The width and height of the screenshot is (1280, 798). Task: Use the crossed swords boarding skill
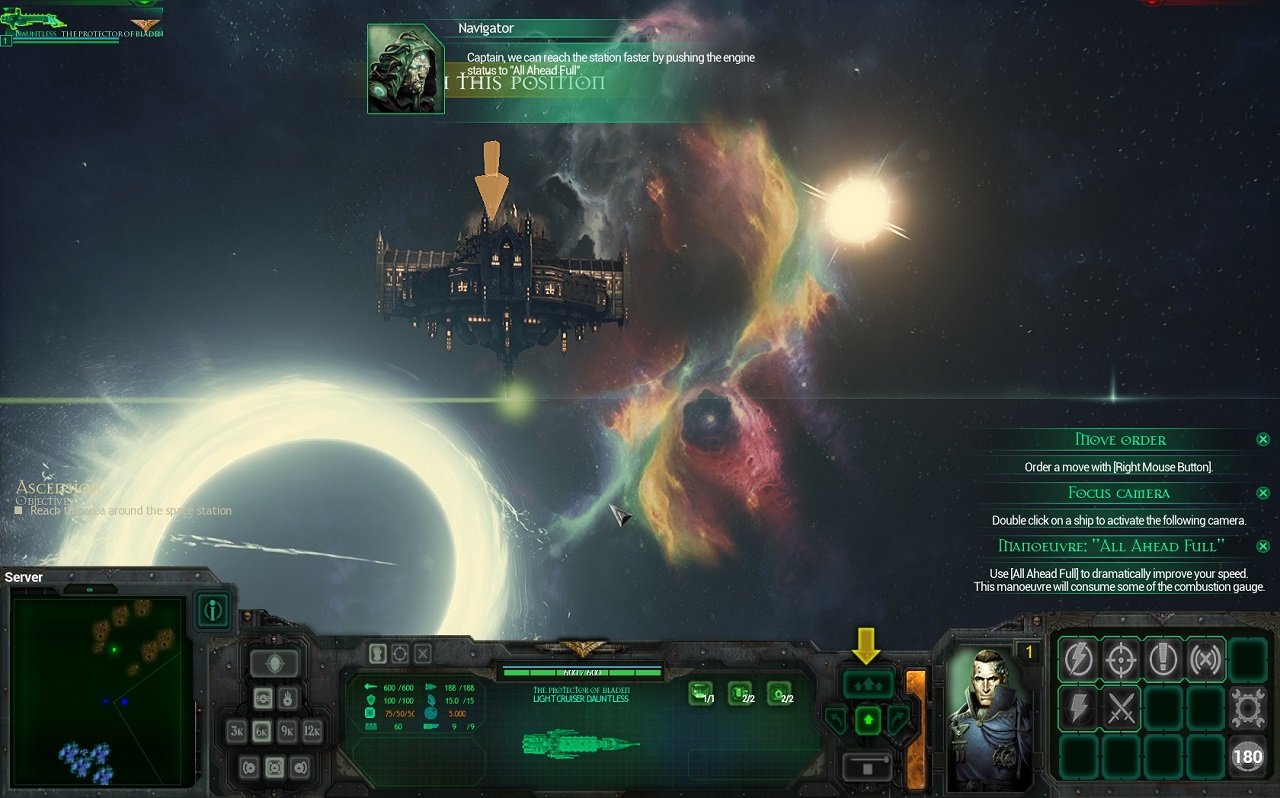1121,708
